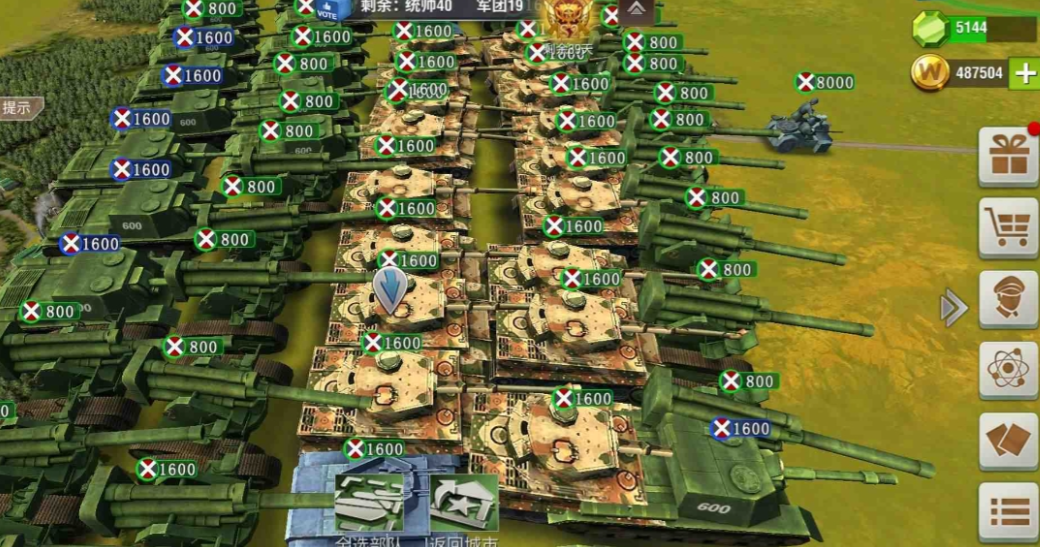Open the golden eagle rank emblem

[566, 20]
